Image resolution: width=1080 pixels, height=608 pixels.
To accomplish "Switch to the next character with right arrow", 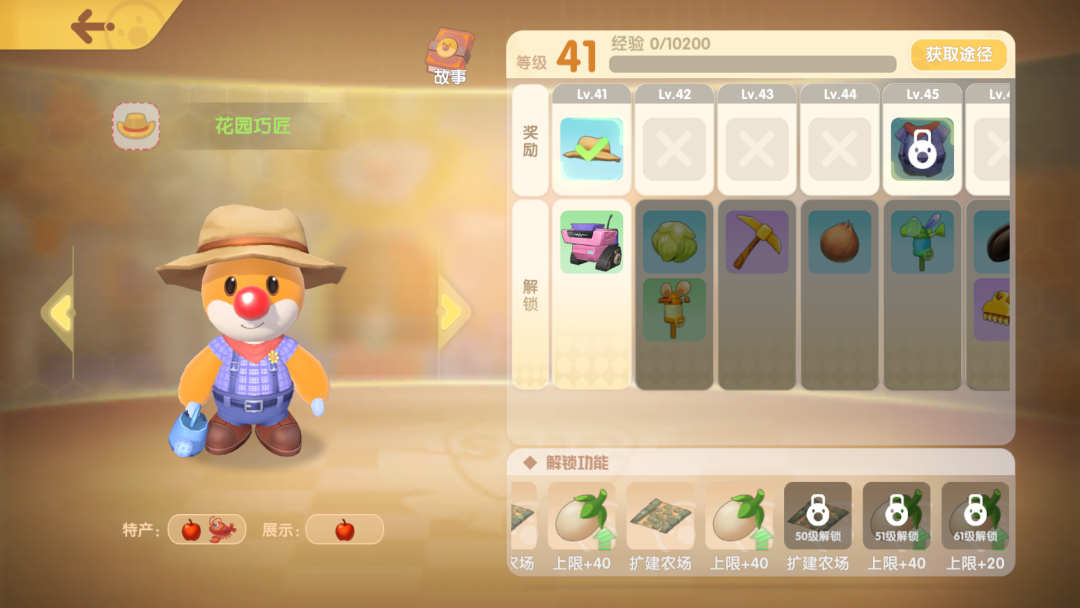I will (453, 313).
